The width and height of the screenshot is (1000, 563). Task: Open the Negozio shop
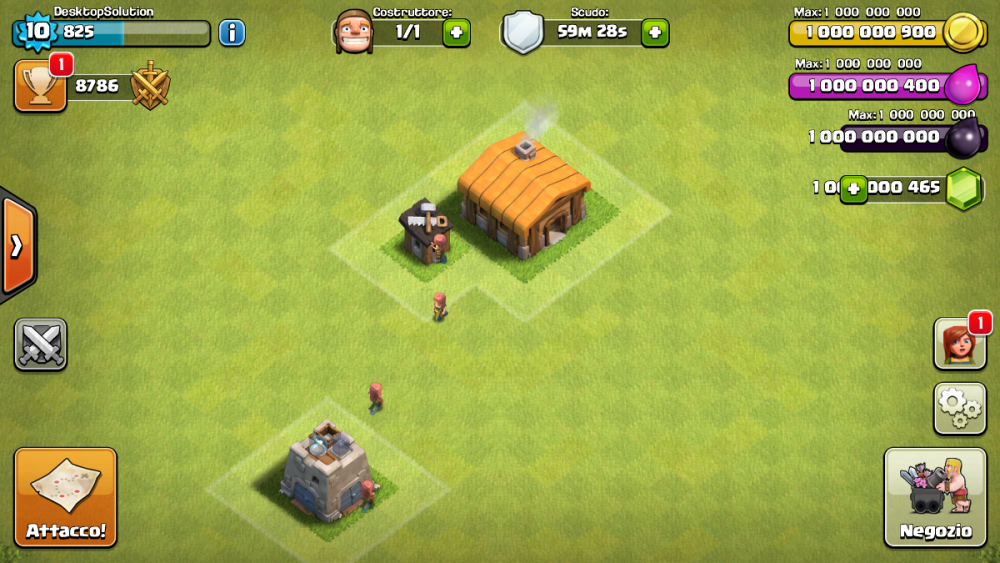[935, 497]
